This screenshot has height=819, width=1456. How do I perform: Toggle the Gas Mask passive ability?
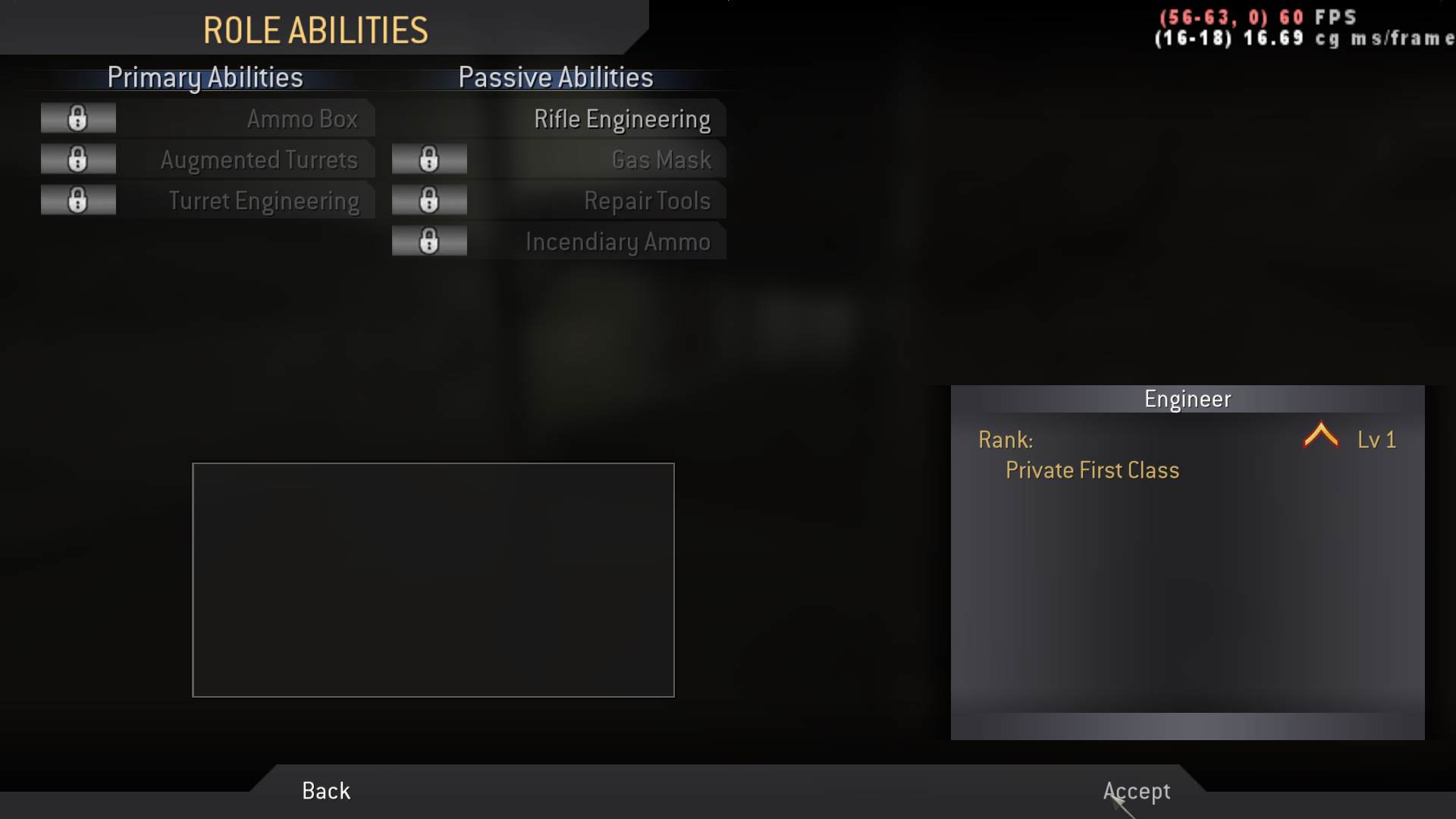coord(661,159)
